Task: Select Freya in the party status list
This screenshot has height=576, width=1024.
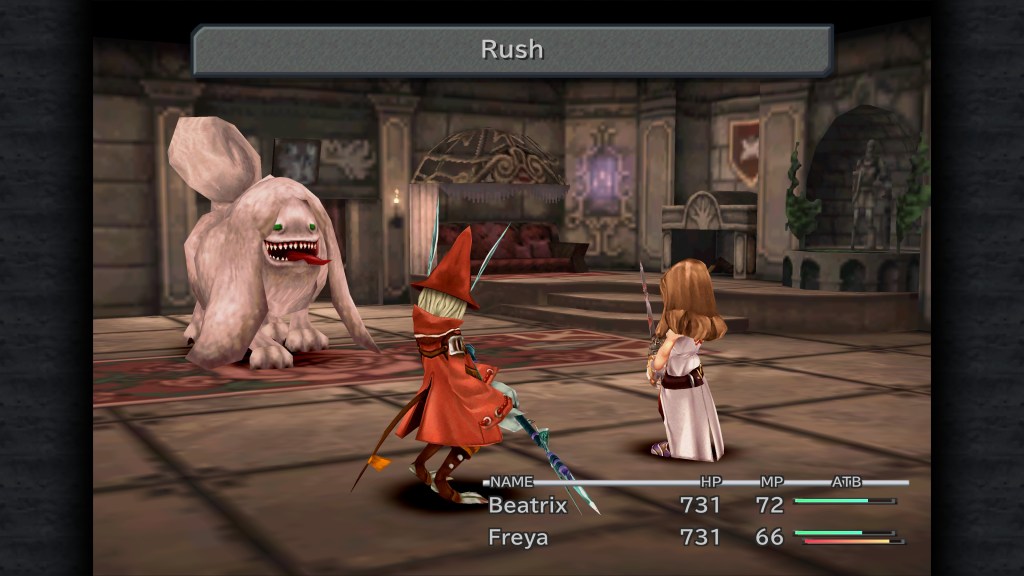Action: (518, 537)
